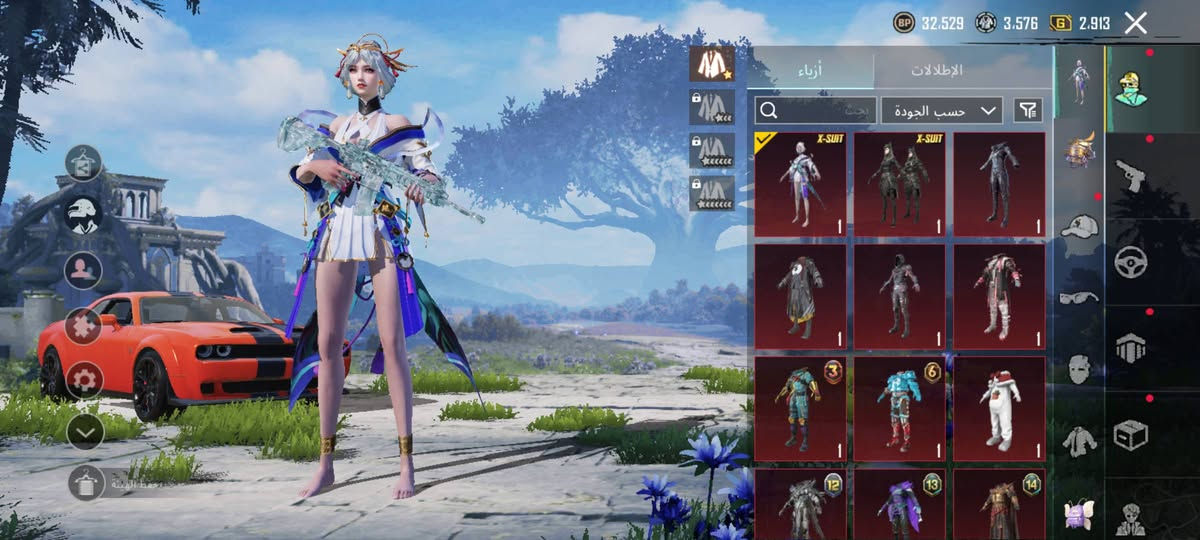Close the inventory screen with X
This screenshot has height=540, width=1200.
[x=1135, y=23]
